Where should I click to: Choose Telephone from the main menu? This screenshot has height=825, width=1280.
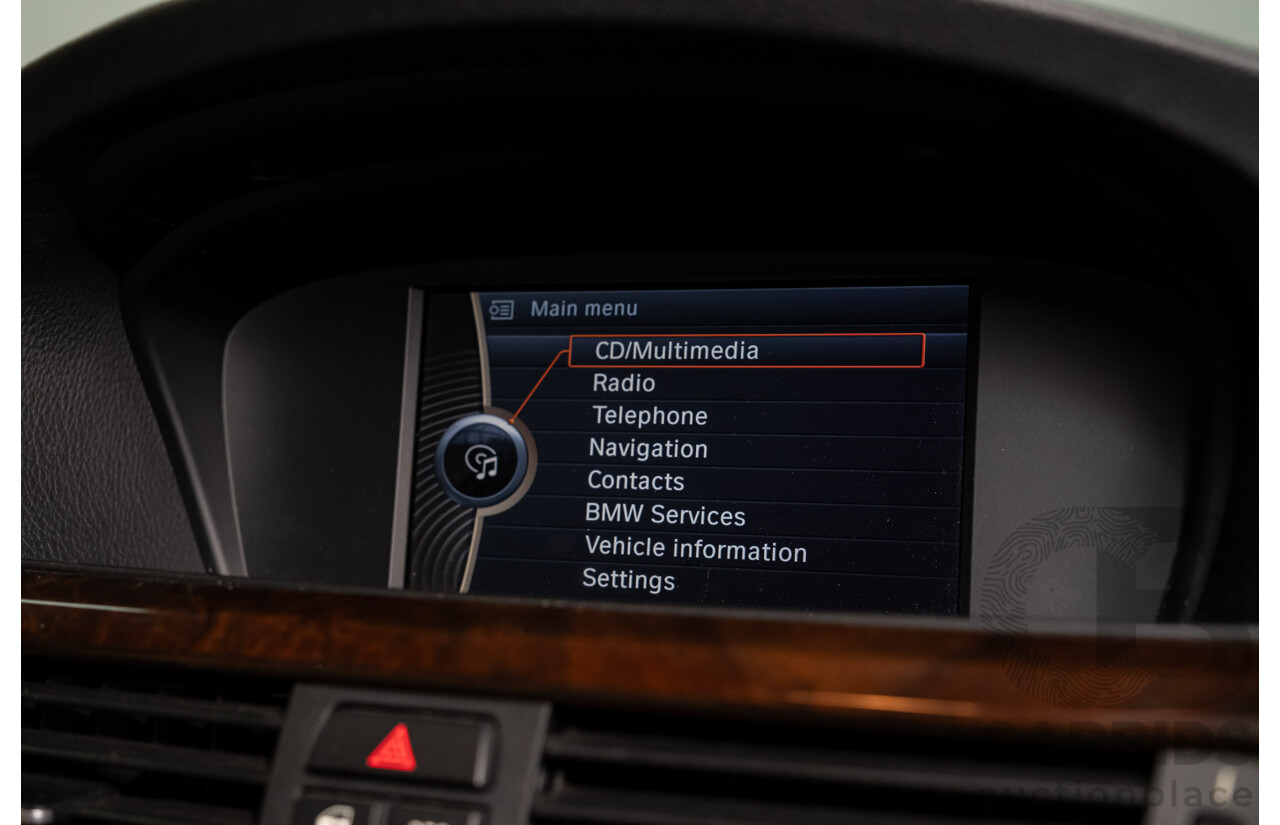point(650,416)
